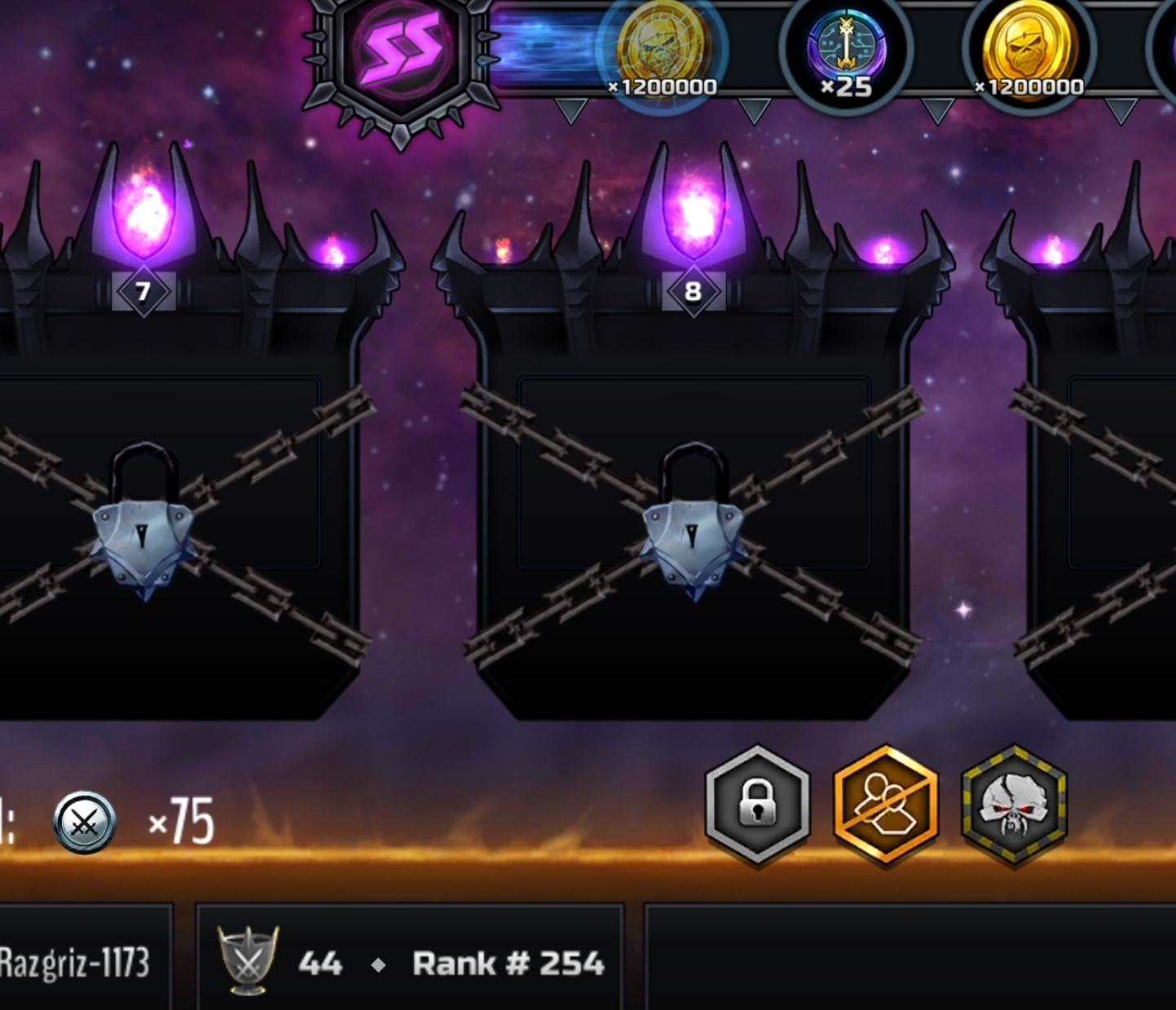
Task: Tap the purple SS rank badge
Action: pyautogui.click(x=401, y=55)
